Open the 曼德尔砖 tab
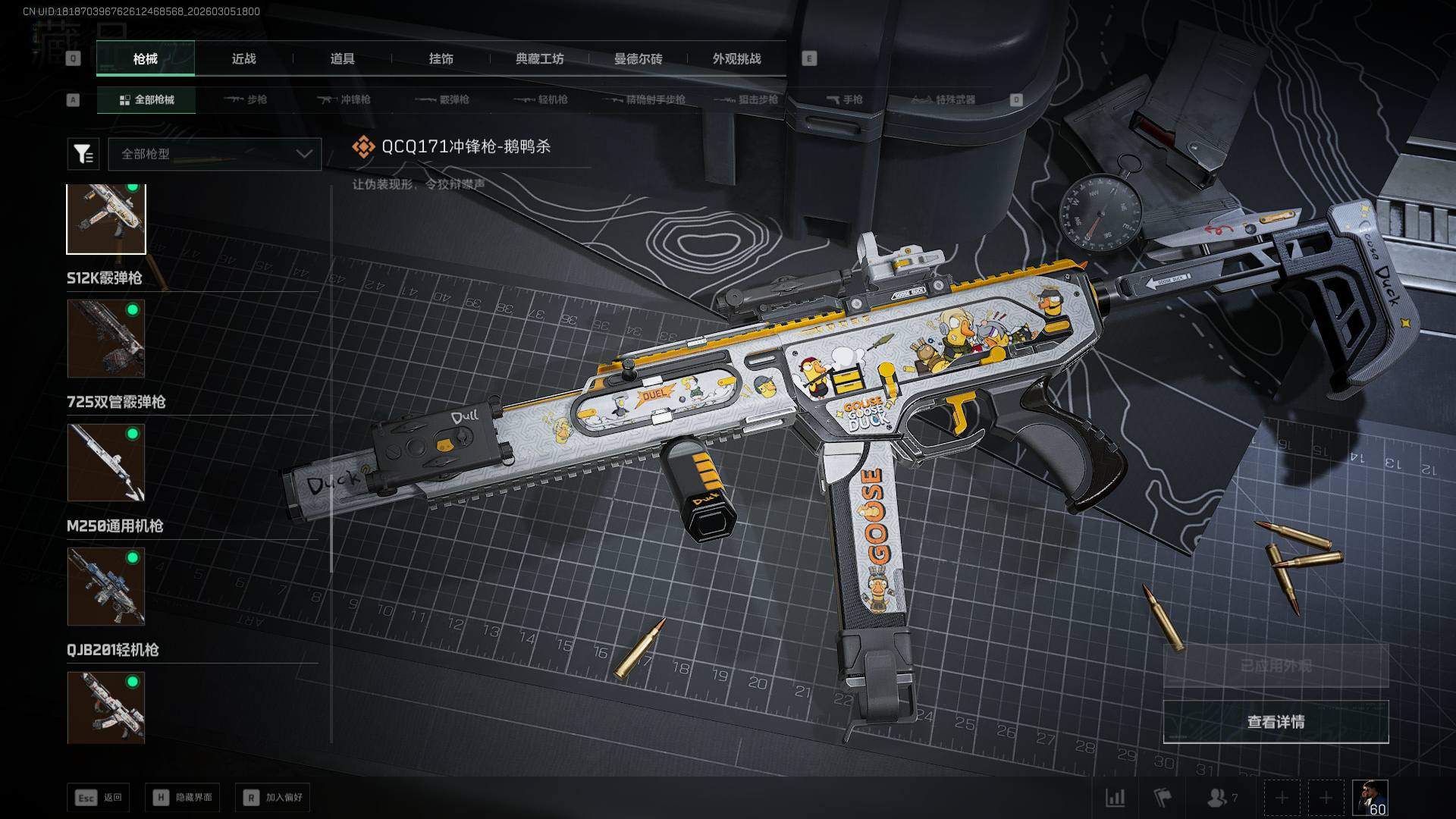 coord(638,58)
